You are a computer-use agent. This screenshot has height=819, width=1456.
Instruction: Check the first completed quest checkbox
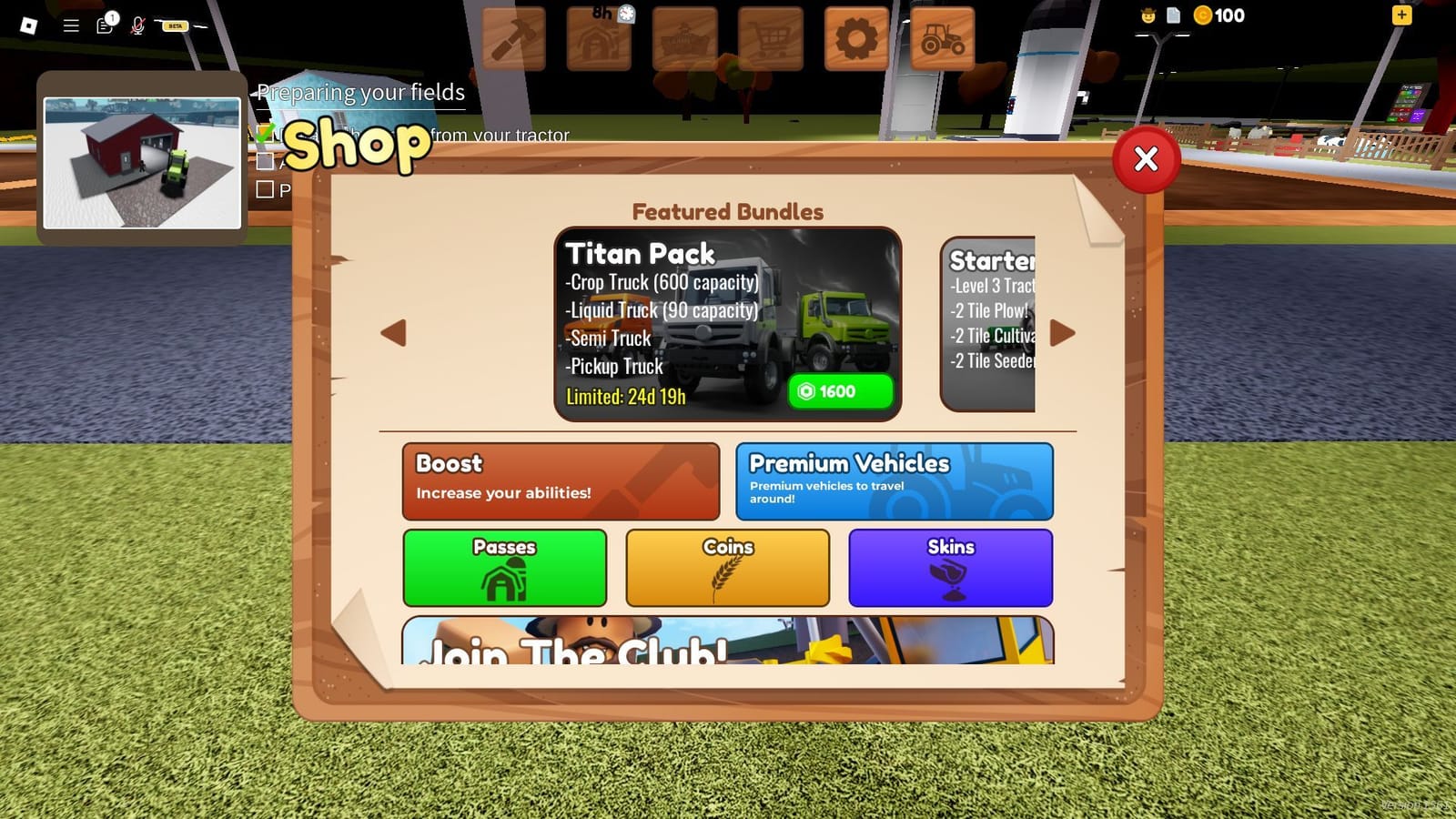point(267,134)
